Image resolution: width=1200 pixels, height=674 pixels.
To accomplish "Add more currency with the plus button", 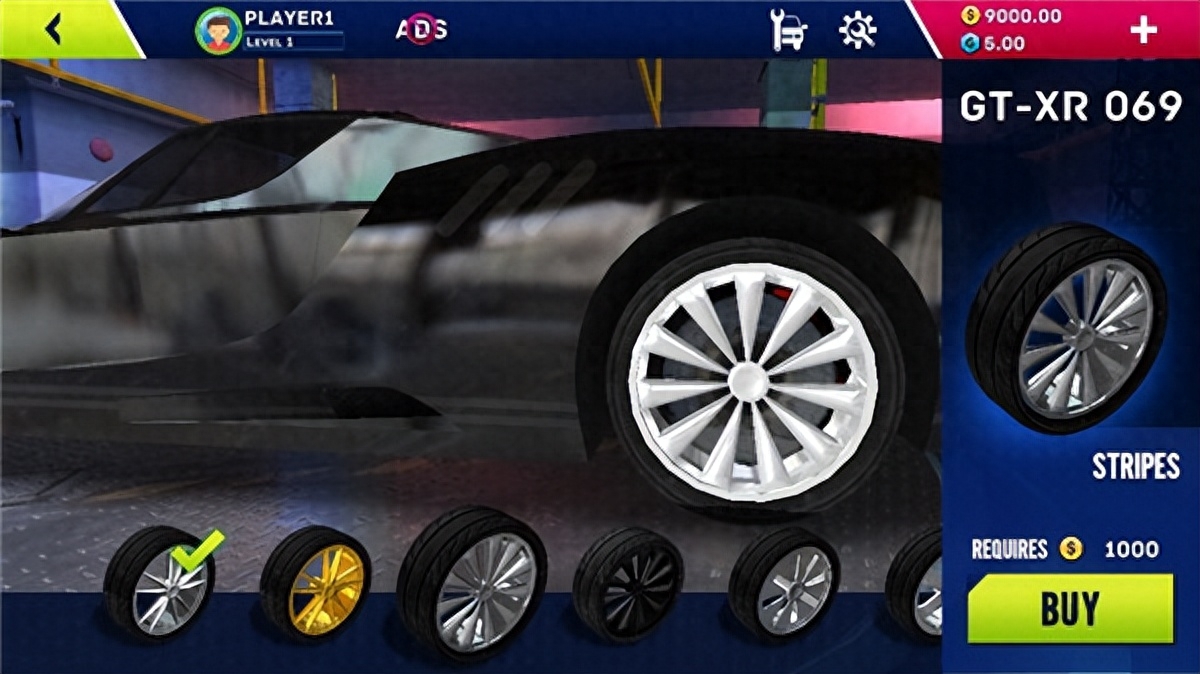I will (x=1143, y=30).
